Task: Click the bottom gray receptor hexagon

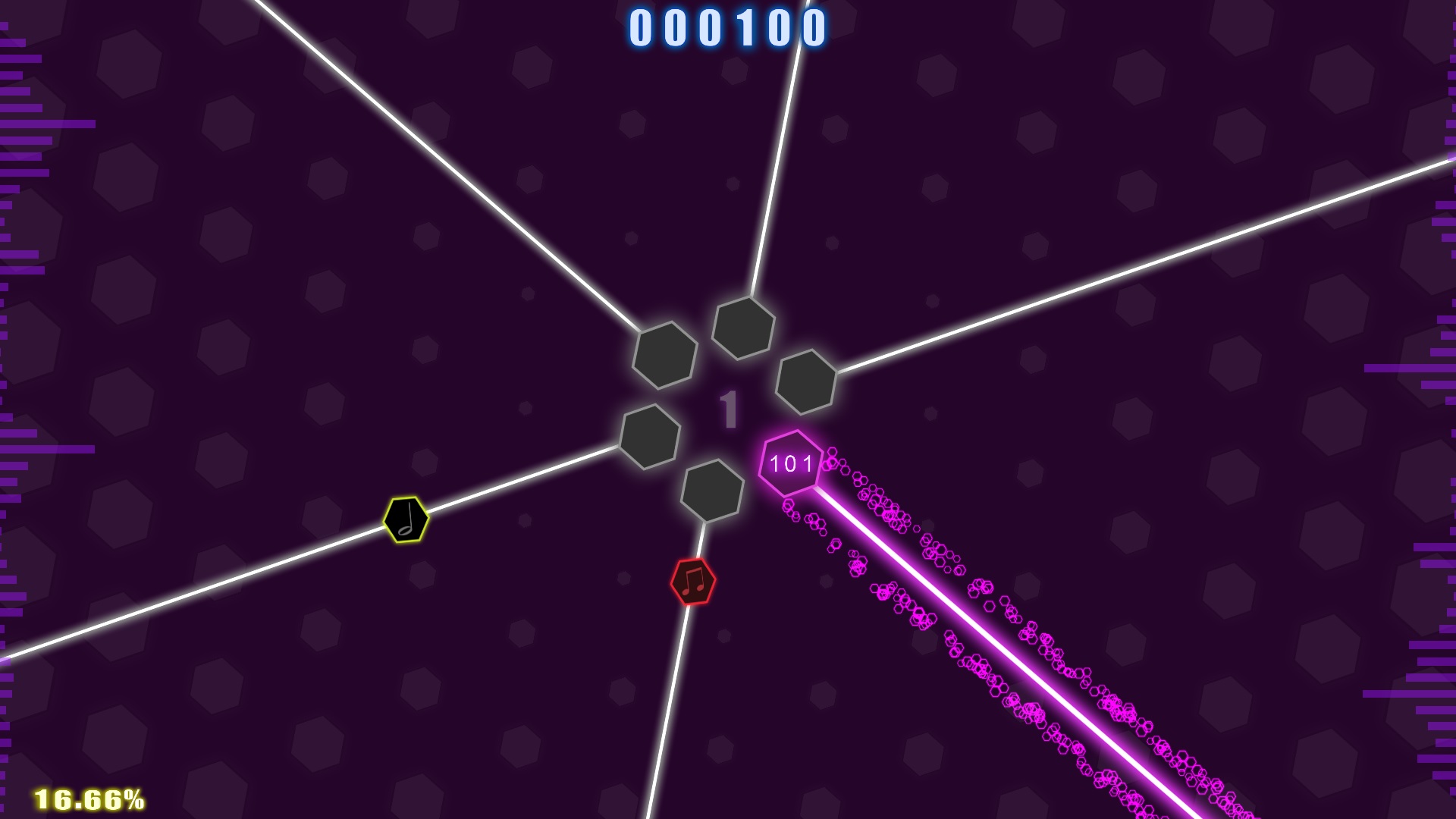Action: [x=711, y=492]
